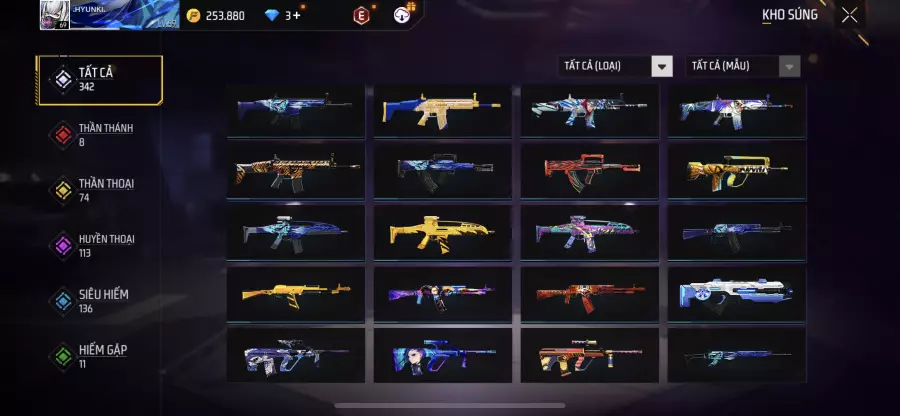Select the blue and gold SCAR skin
The height and width of the screenshot is (416, 900).
tap(442, 108)
